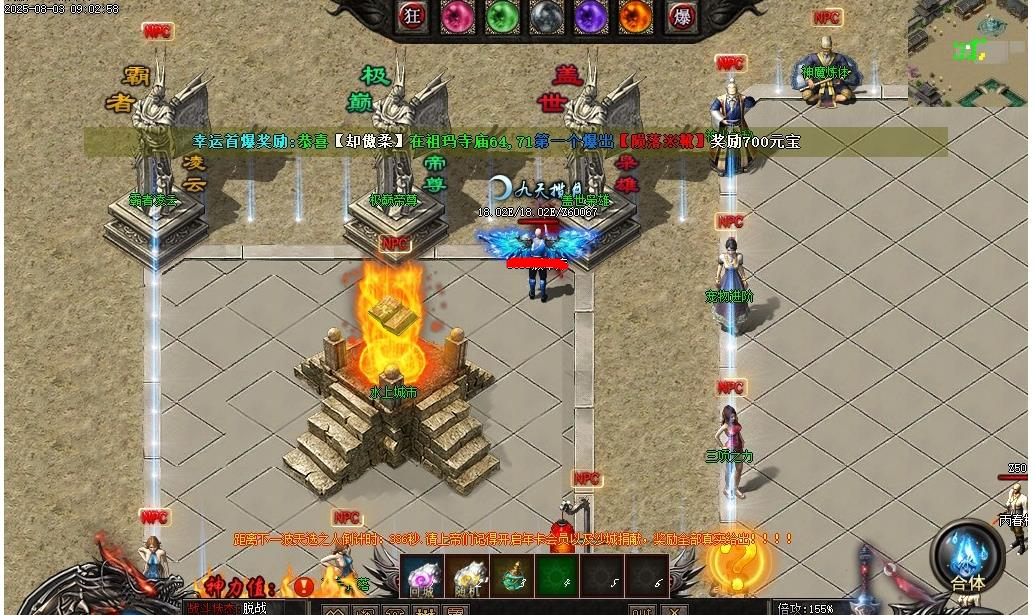Viewport: 1035px width, 615px height.
Task: Select the pink orb in top bar
Action: click(456, 16)
